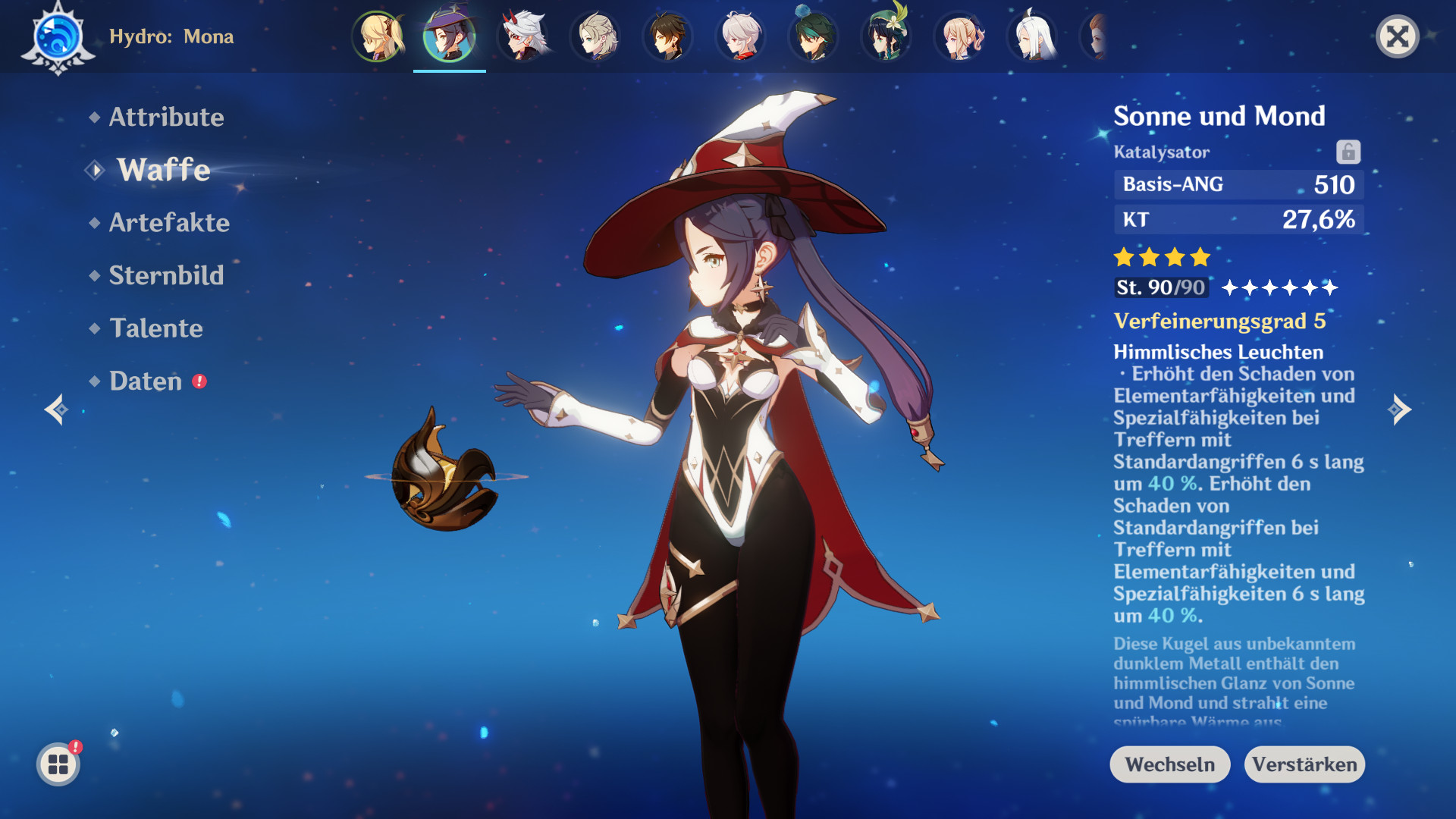
Task: Select Albedo's character portrait
Action: pyautogui.click(x=595, y=36)
